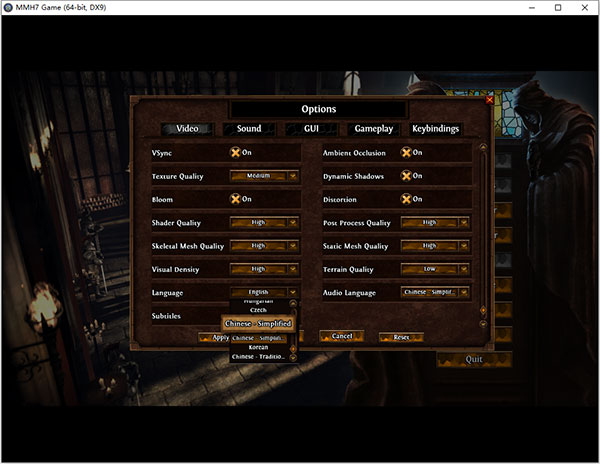Screen dimensions: 600x464
Task: Toggle the Distortion checkbox
Action: tap(407, 199)
